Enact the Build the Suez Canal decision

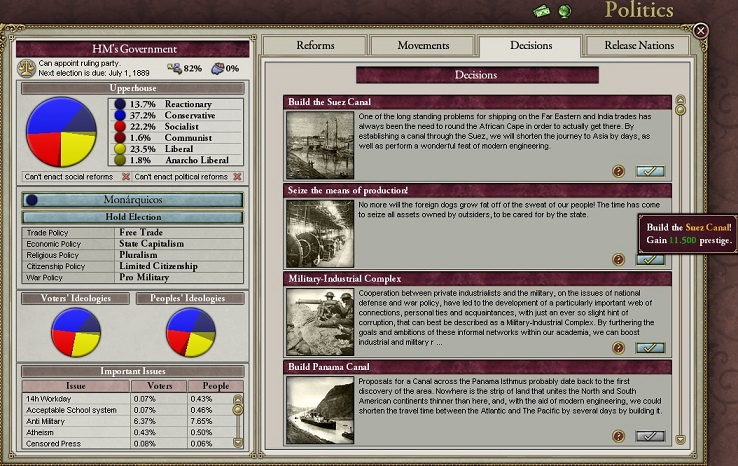click(x=650, y=172)
